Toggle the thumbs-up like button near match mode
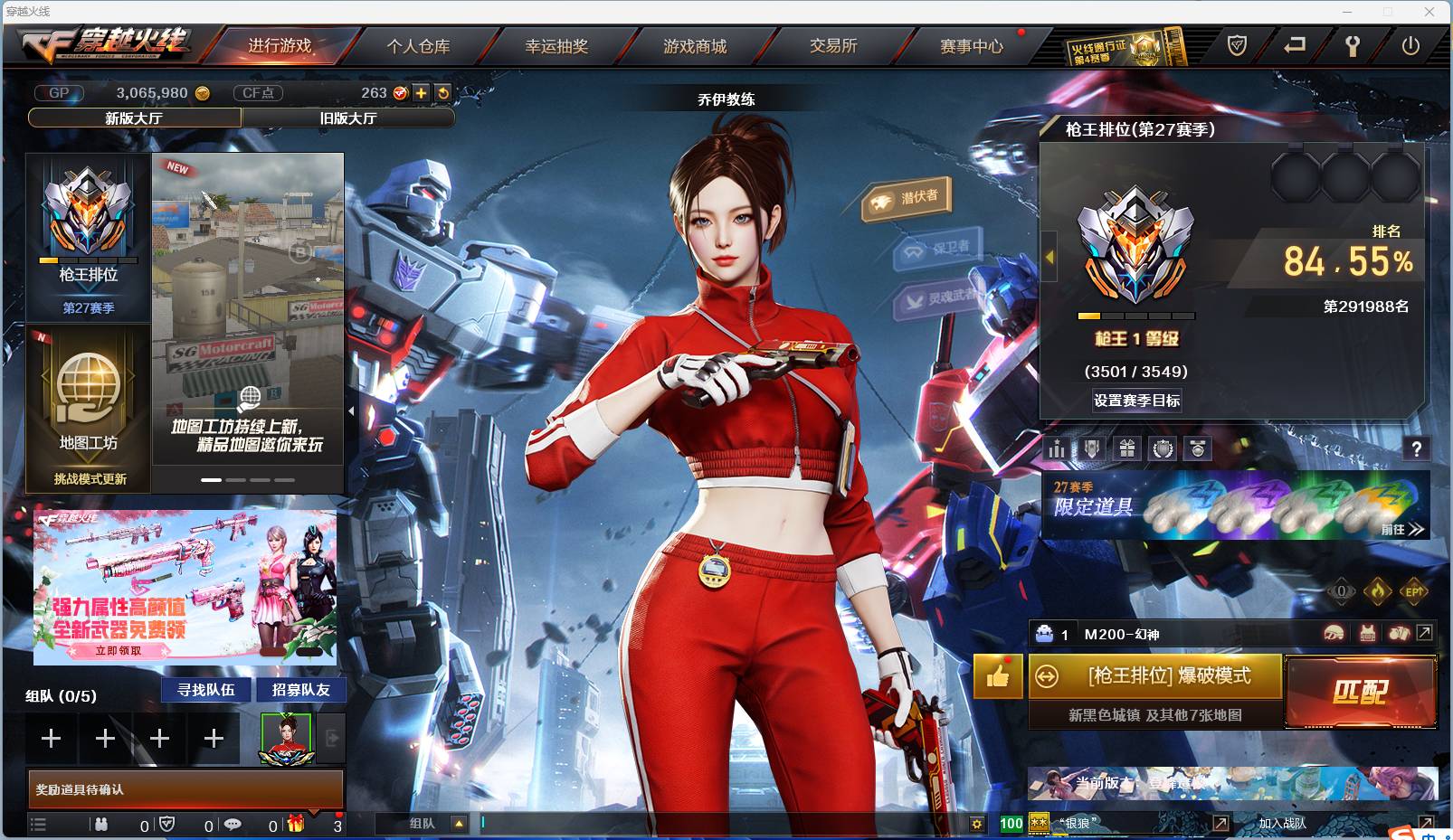This screenshot has width=1453, height=840. point(997,676)
